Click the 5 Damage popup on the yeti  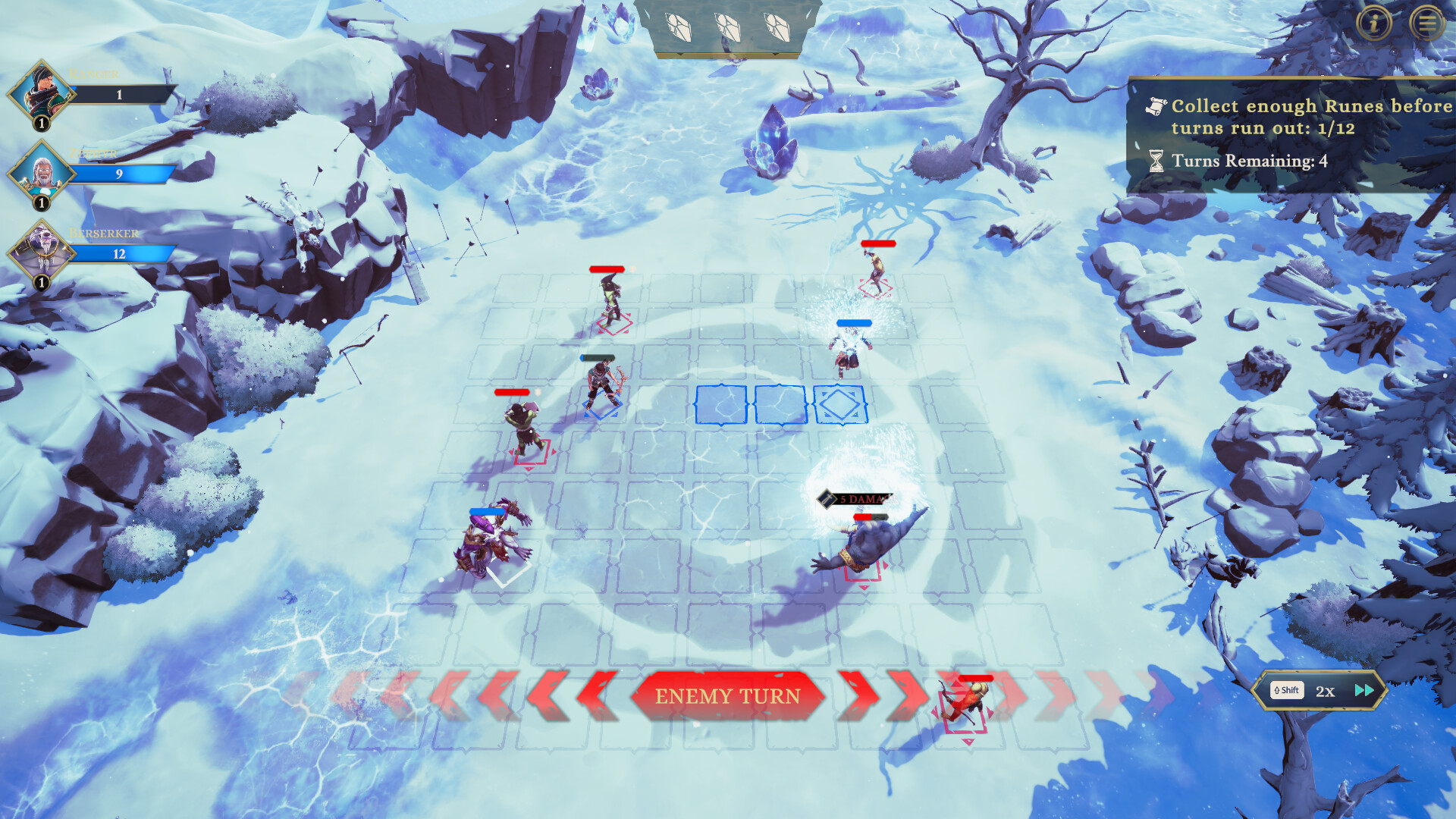tap(857, 500)
